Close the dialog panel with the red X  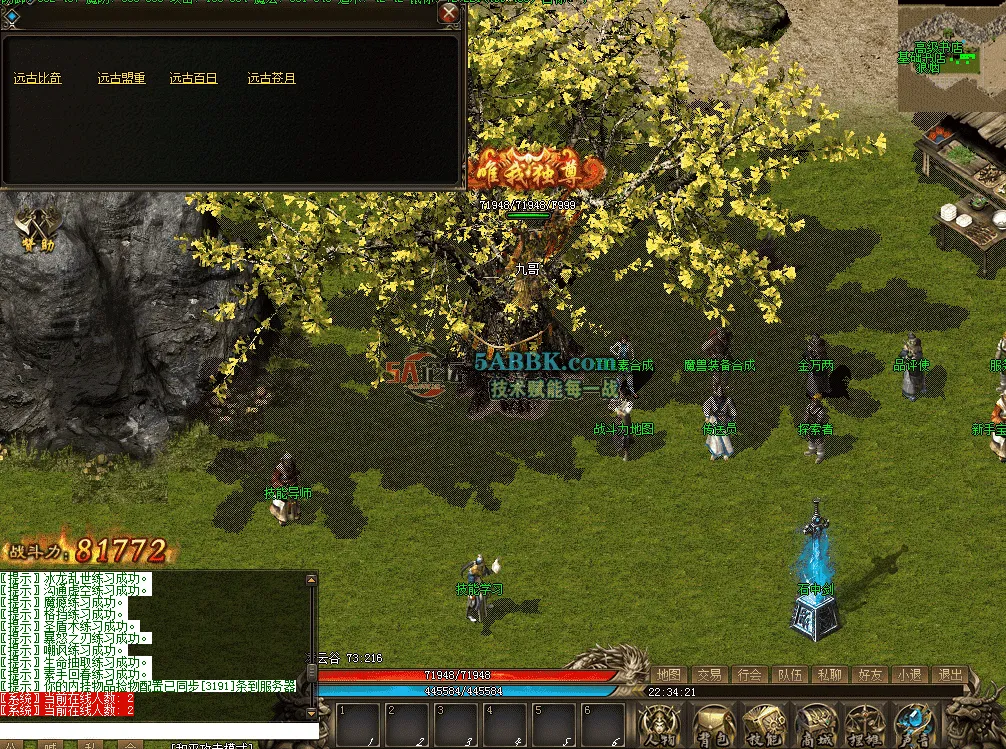pyautogui.click(x=450, y=13)
